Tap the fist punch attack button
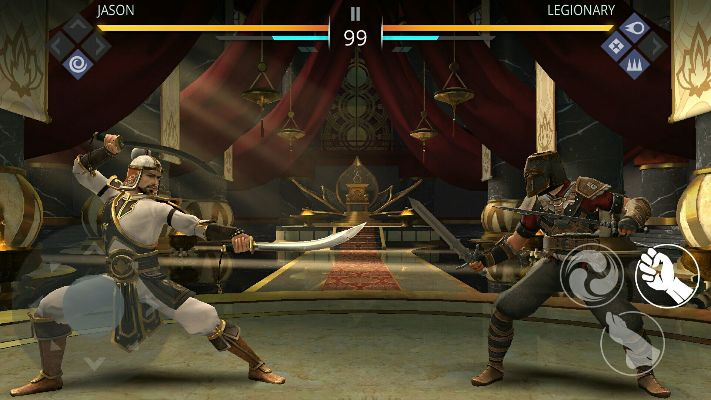 click(x=667, y=275)
